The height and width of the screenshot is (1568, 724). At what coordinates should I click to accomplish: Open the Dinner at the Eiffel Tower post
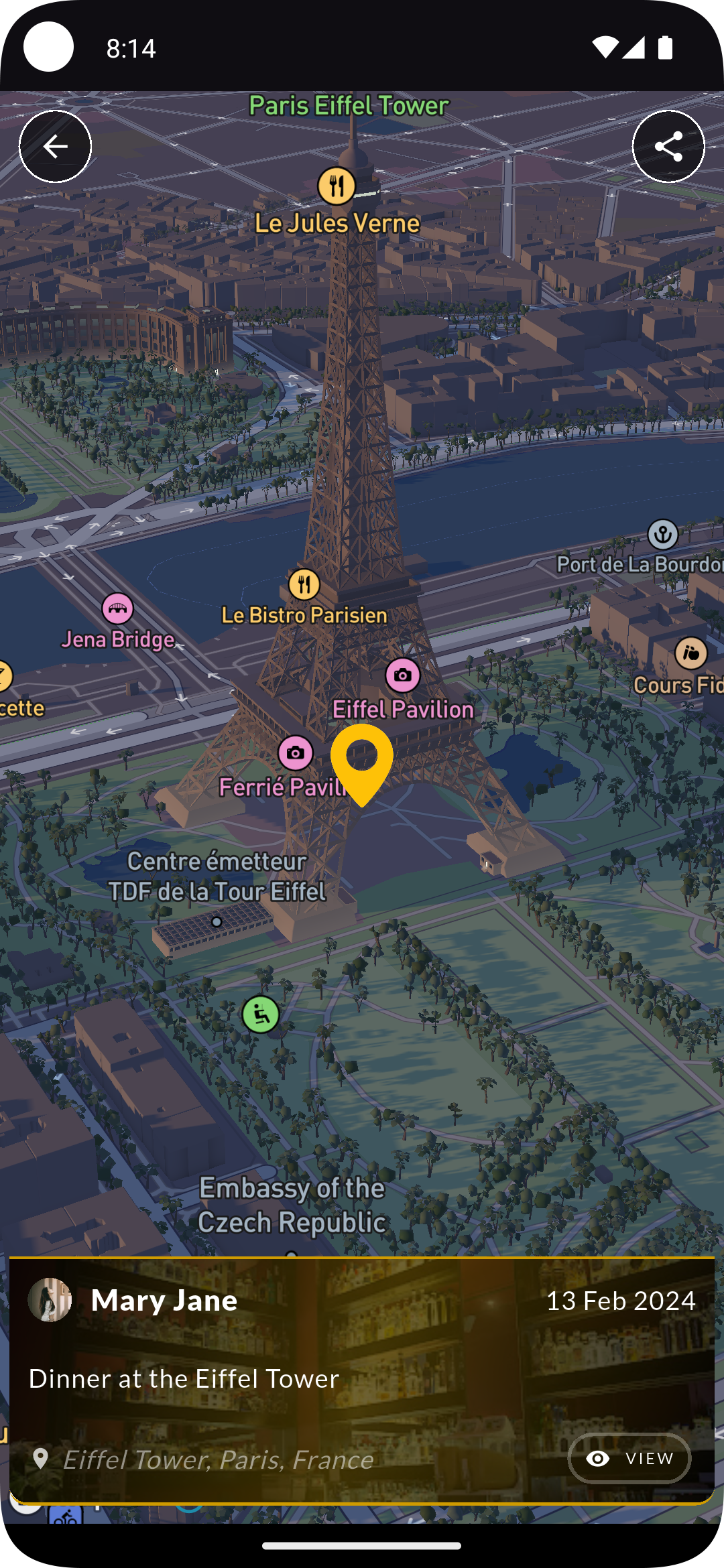[184, 1379]
